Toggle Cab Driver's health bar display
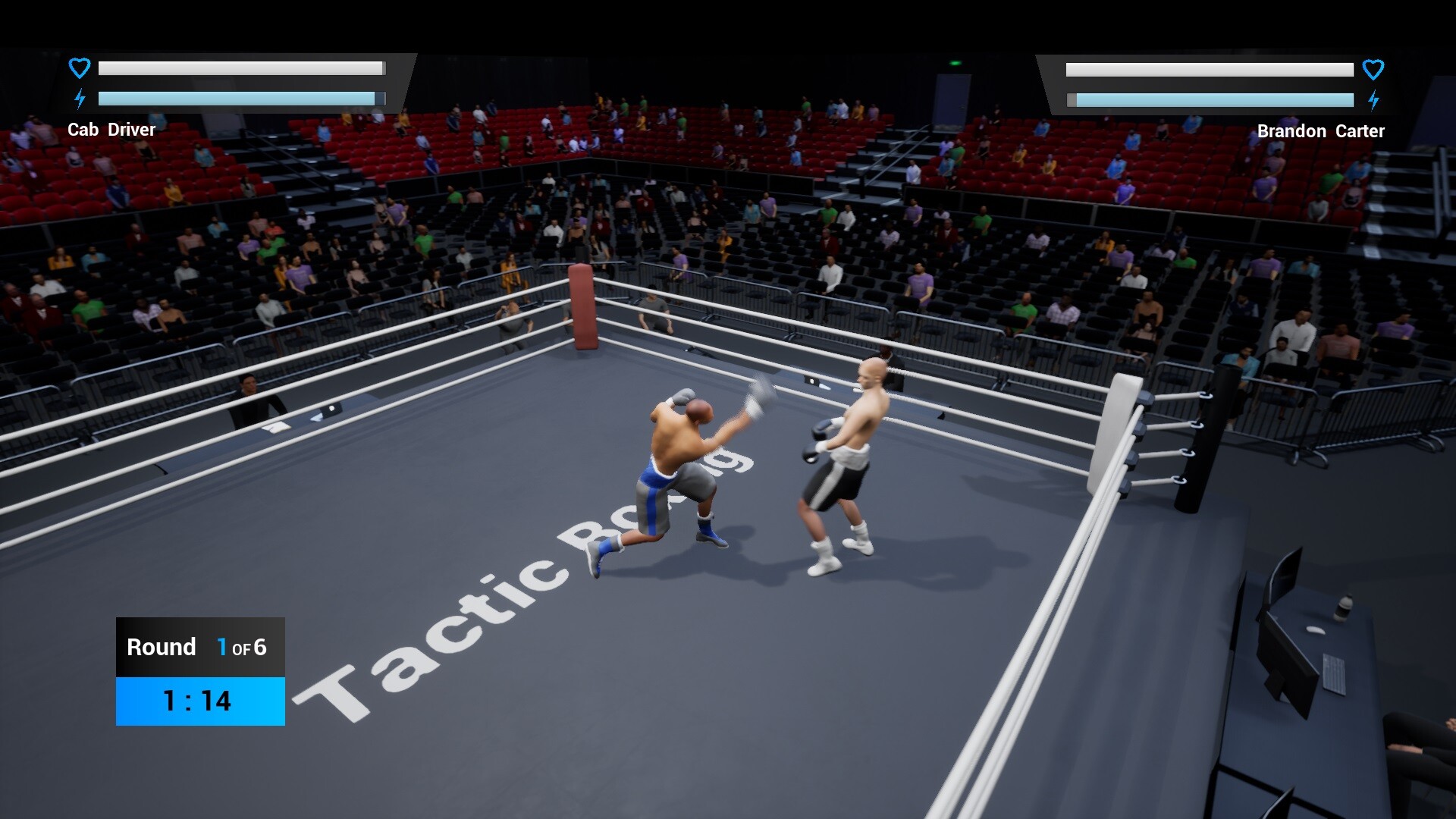The width and height of the screenshot is (1456, 819). coord(241,68)
